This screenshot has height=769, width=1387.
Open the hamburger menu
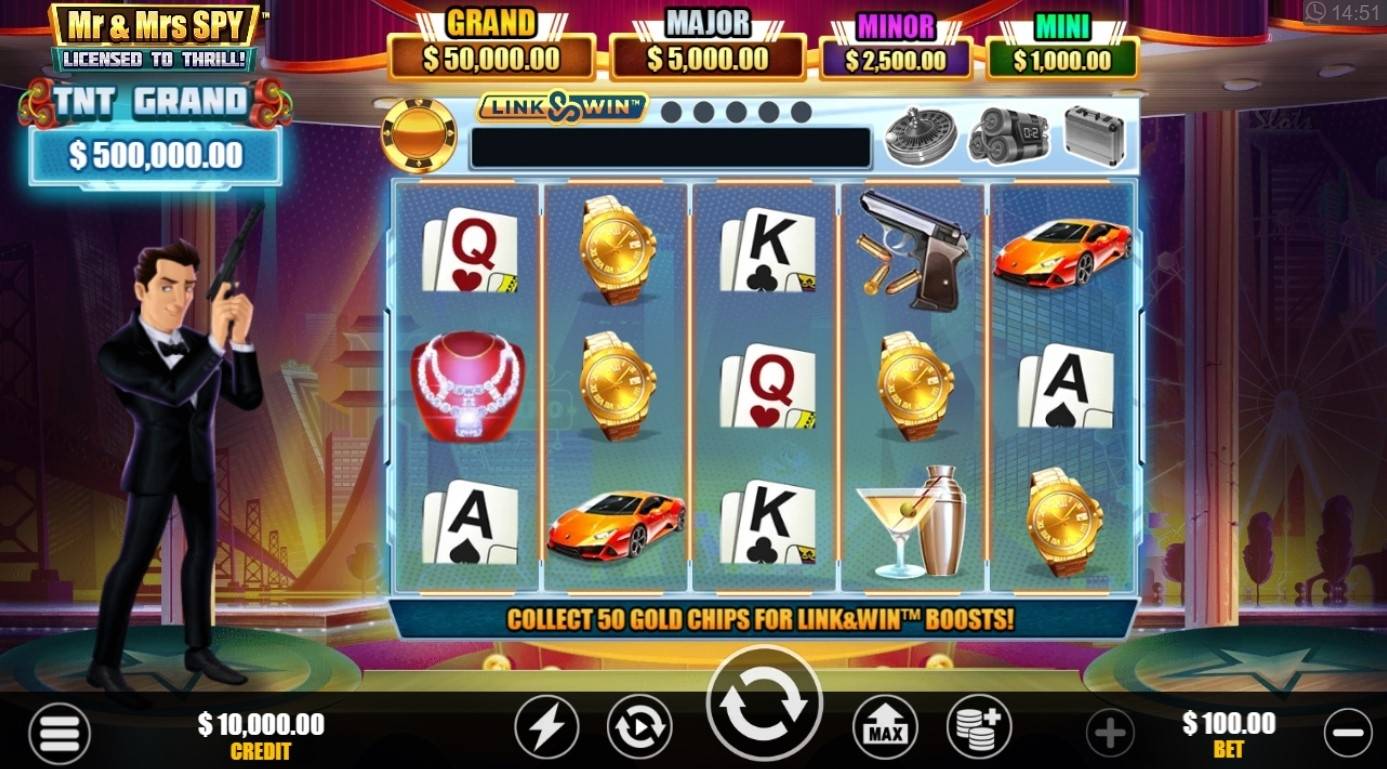point(59,733)
